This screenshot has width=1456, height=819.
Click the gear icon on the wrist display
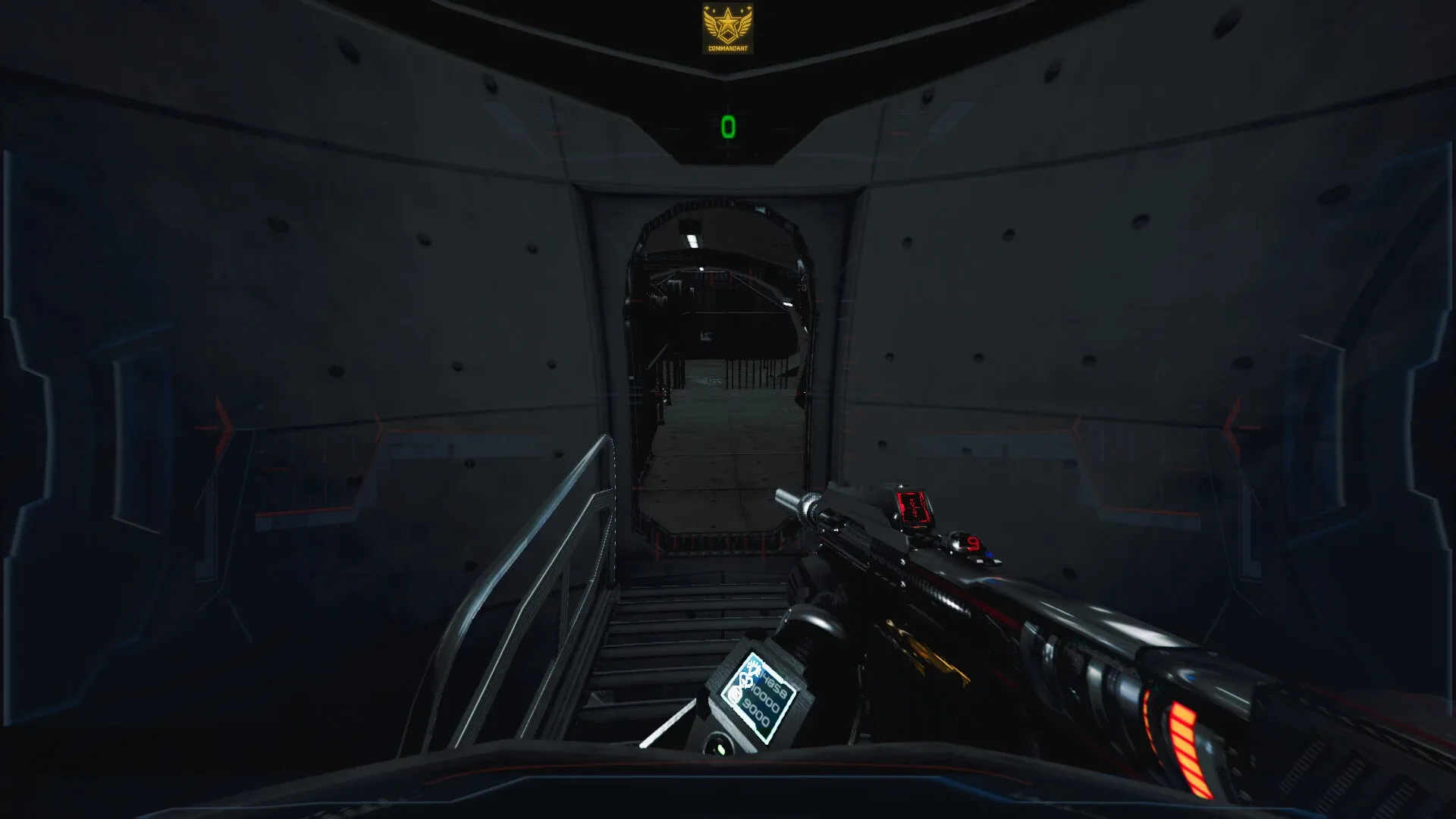[753, 668]
